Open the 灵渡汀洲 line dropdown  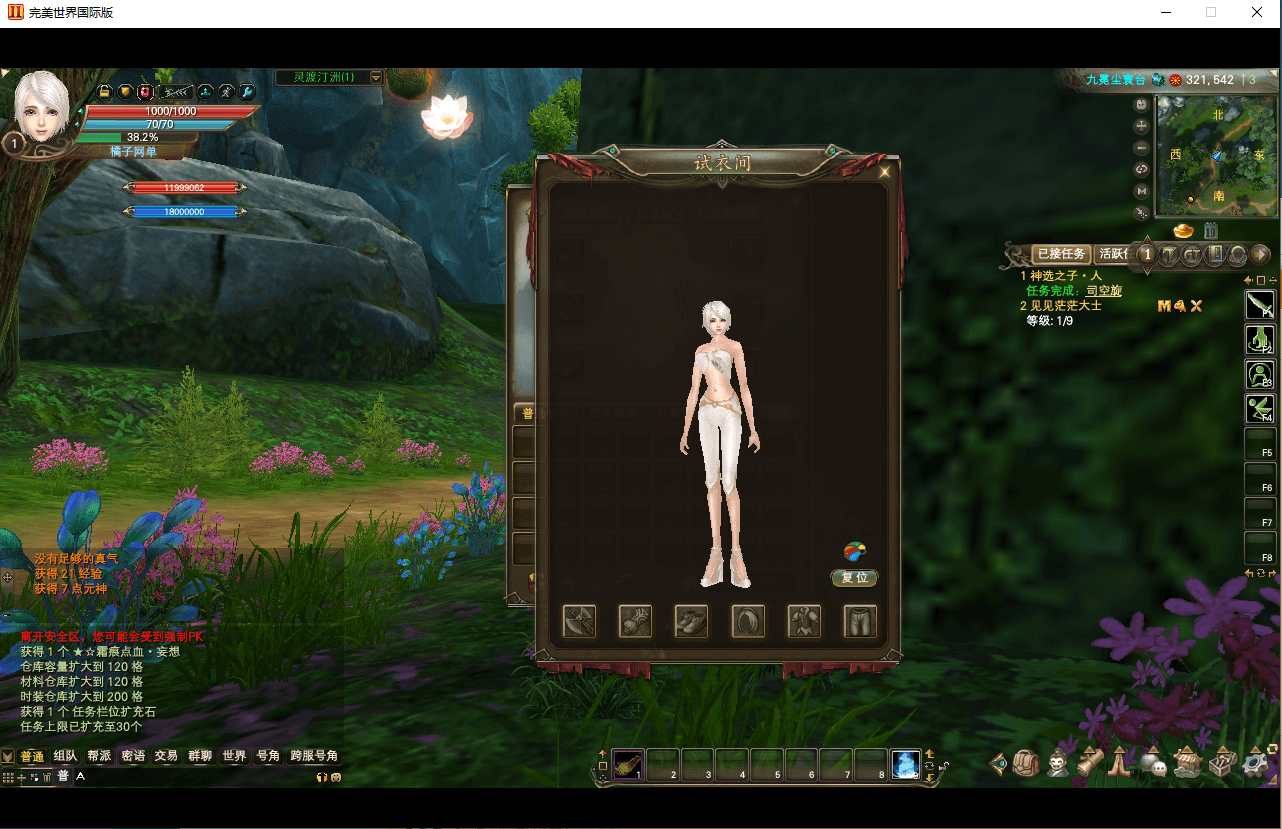point(376,77)
